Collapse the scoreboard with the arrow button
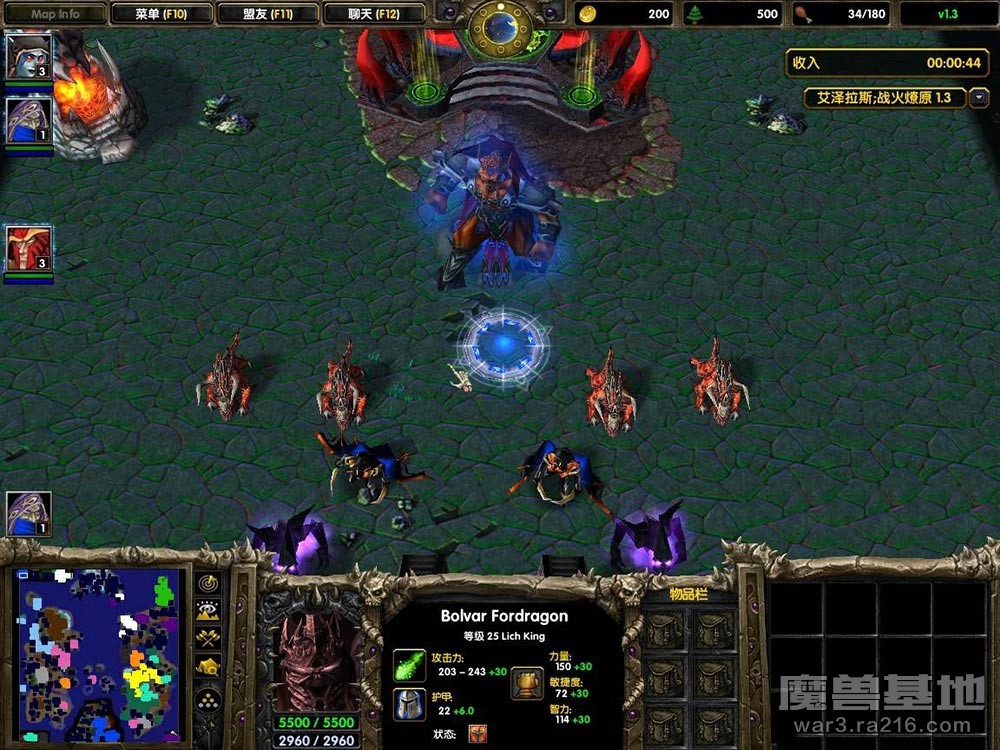The width and height of the screenshot is (1000, 750). [x=979, y=97]
